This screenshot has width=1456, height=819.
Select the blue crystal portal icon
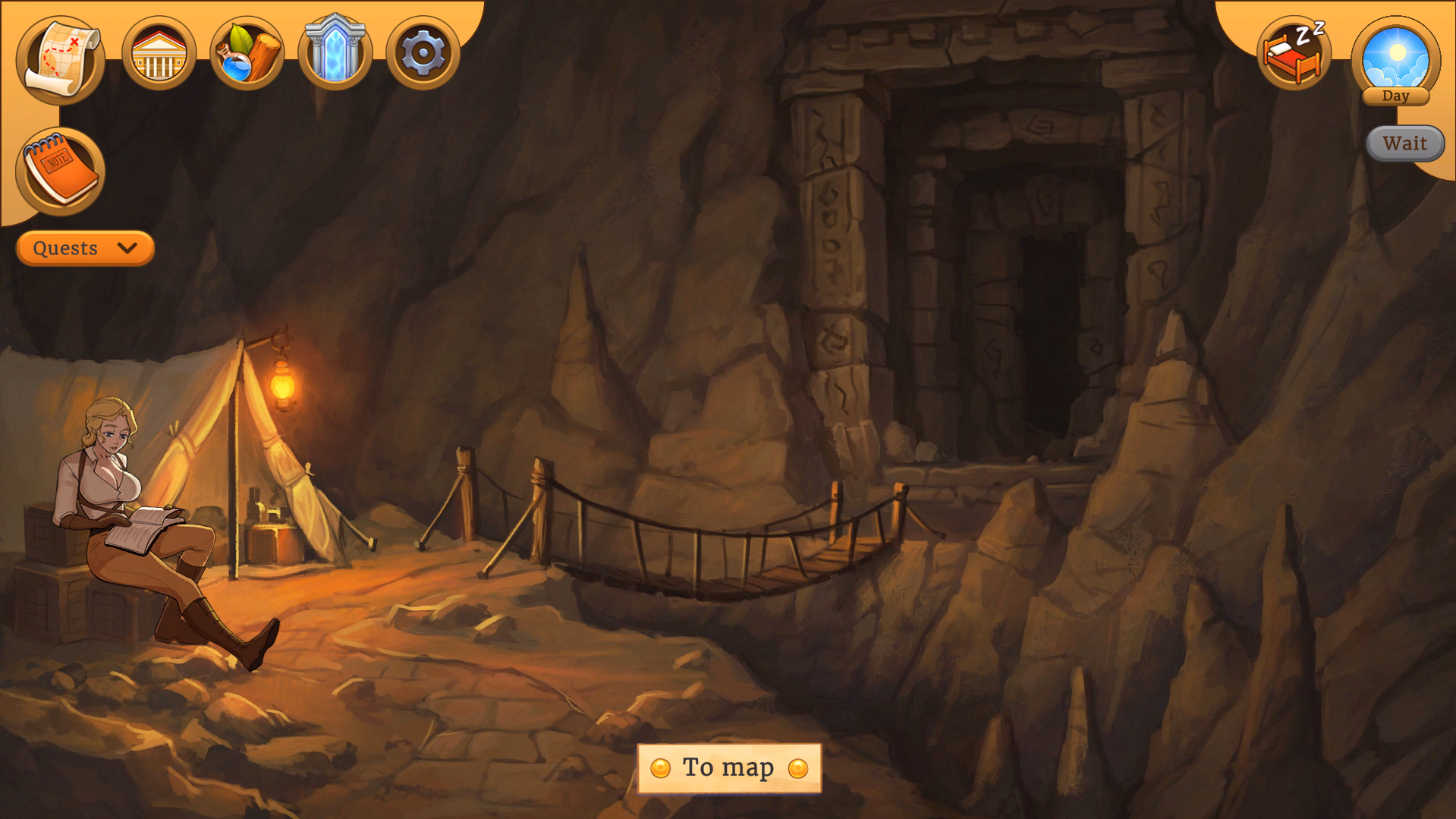(335, 52)
